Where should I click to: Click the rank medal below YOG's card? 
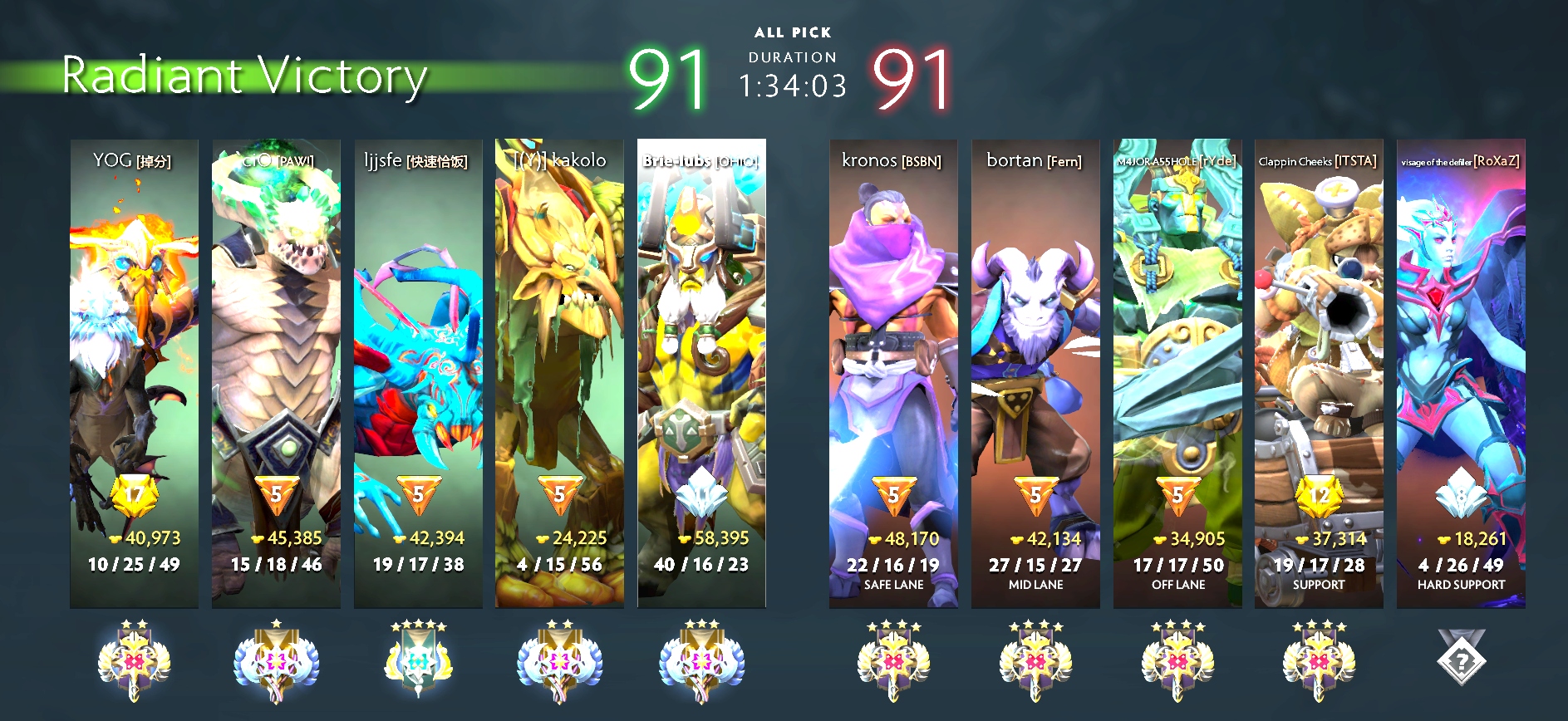coord(134,661)
